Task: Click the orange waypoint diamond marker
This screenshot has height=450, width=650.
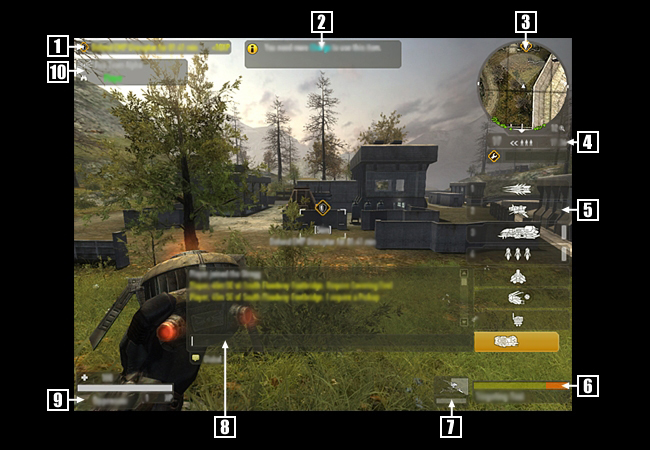Action: tap(322, 208)
